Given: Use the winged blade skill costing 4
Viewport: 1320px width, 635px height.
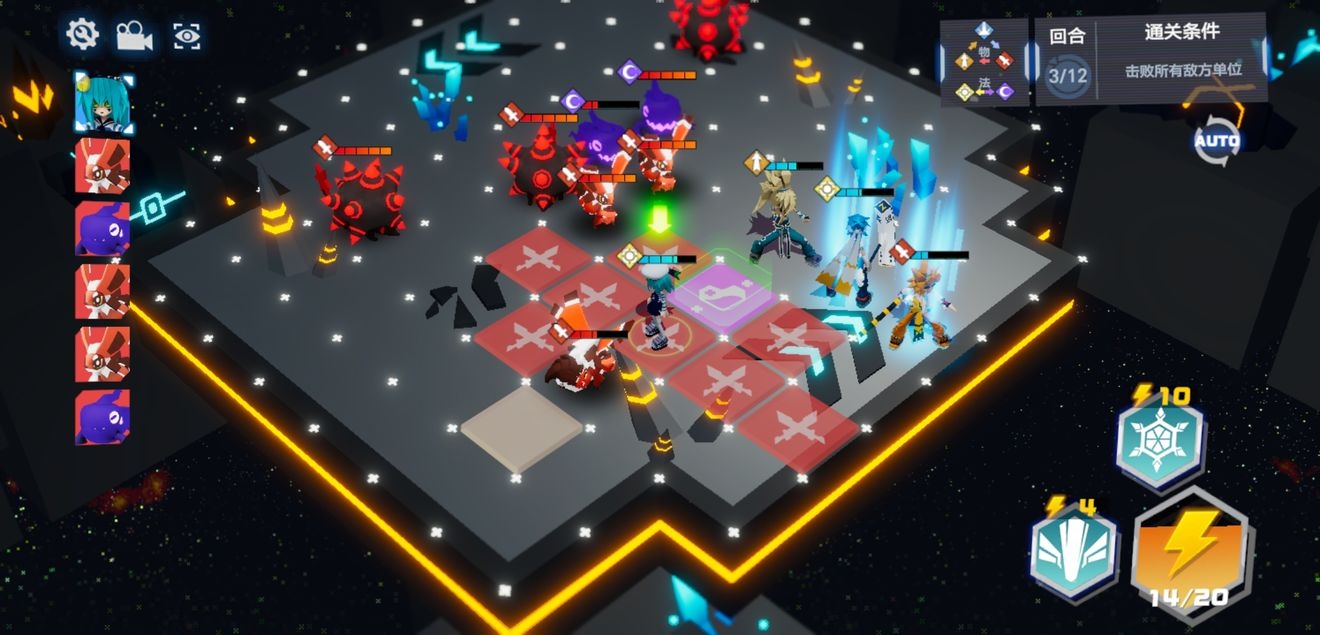Looking at the screenshot, I should [x=1073, y=551].
